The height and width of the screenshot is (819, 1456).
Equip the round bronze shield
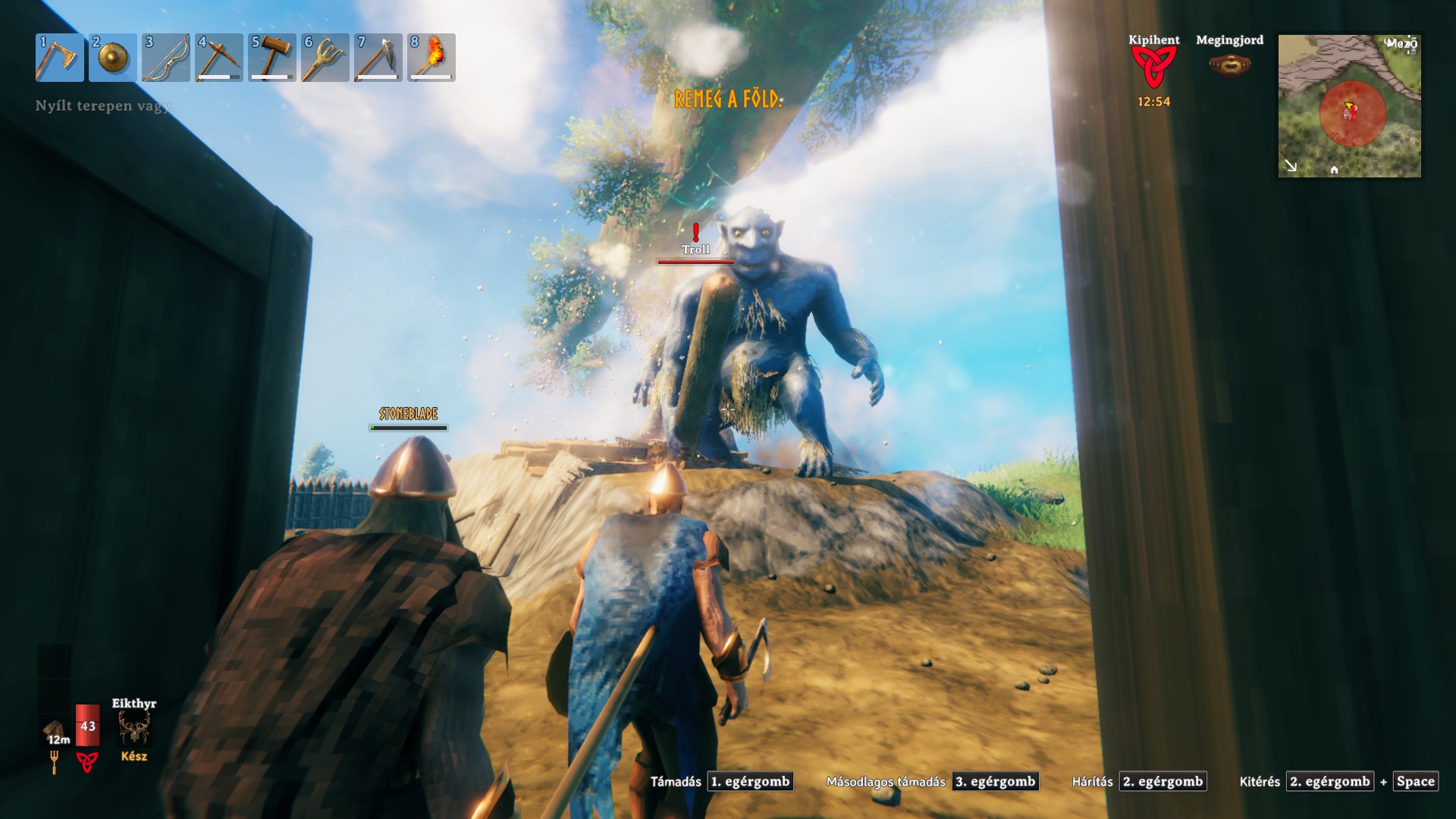pos(112,58)
